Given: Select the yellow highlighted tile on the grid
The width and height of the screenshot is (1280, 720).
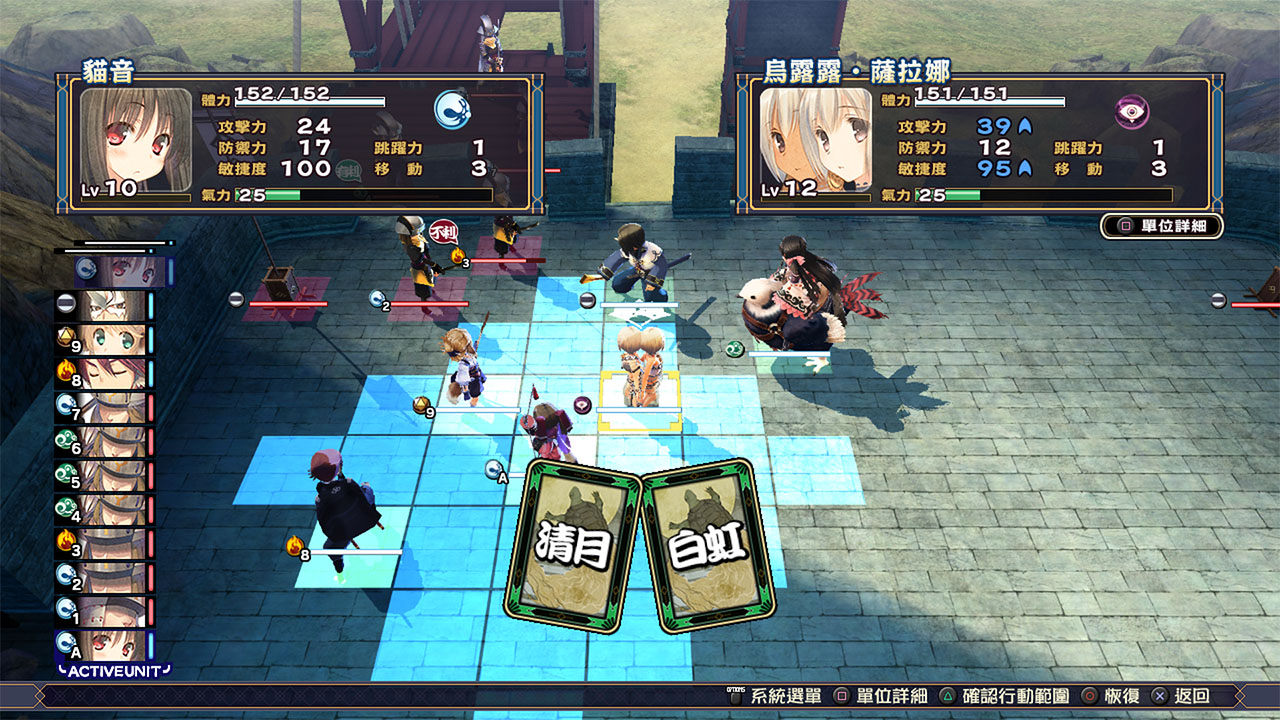Looking at the screenshot, I should (x=640, y=402).
